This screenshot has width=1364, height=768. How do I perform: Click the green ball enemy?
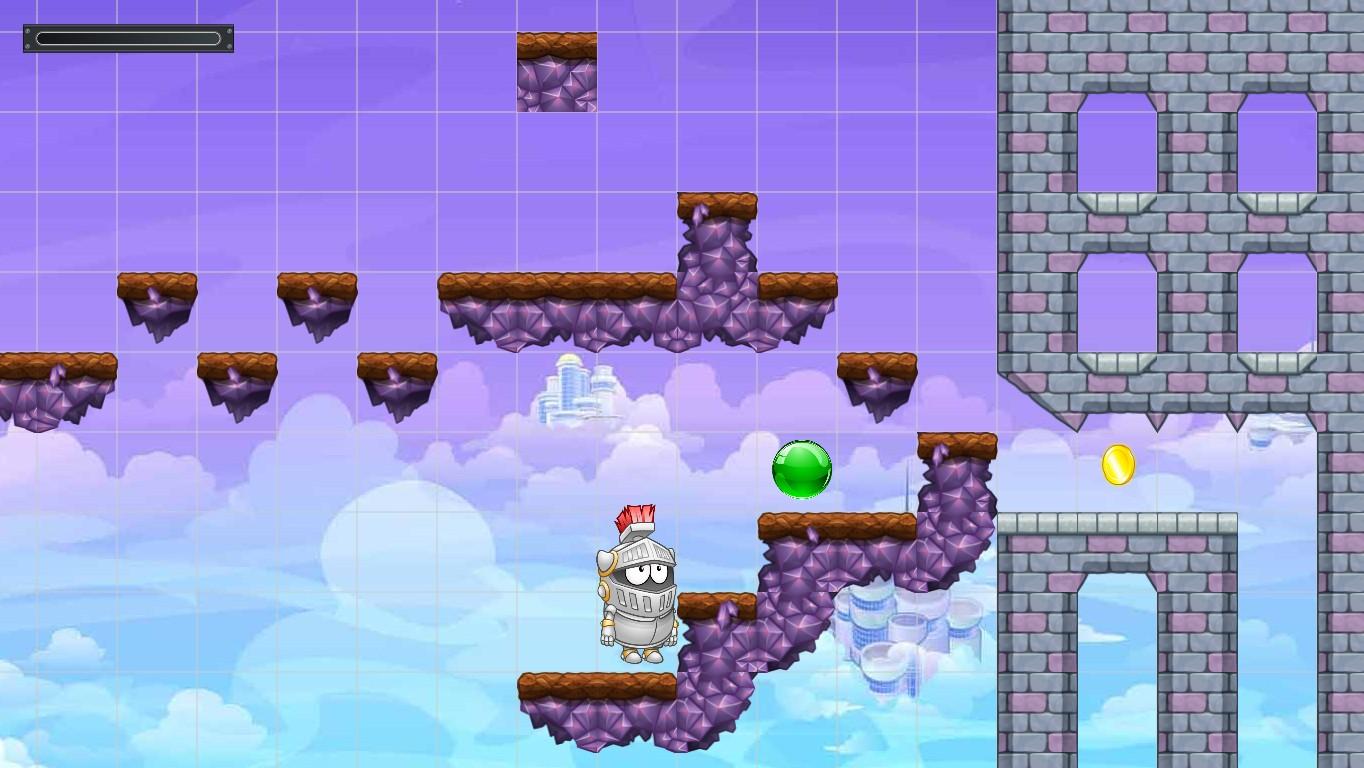point(801,470)
